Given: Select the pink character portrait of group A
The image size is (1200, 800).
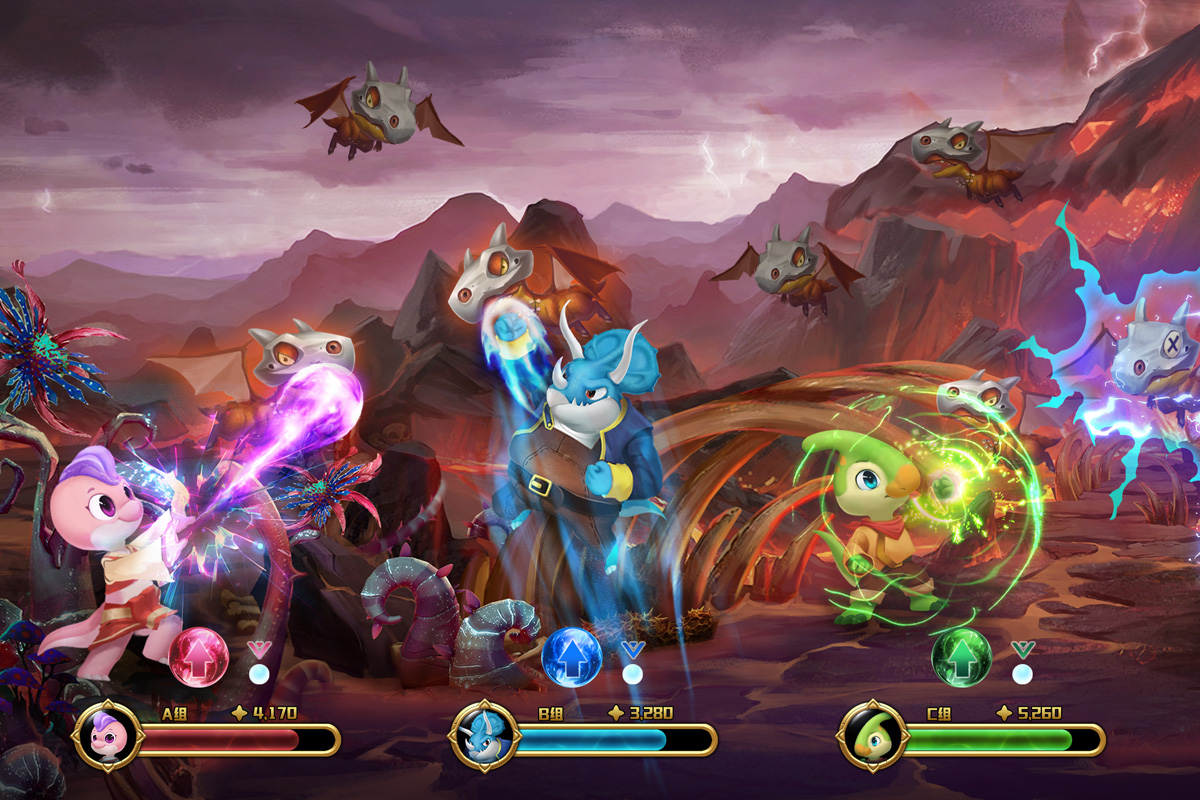Looking at the screenshot, I should click(104, 737).
